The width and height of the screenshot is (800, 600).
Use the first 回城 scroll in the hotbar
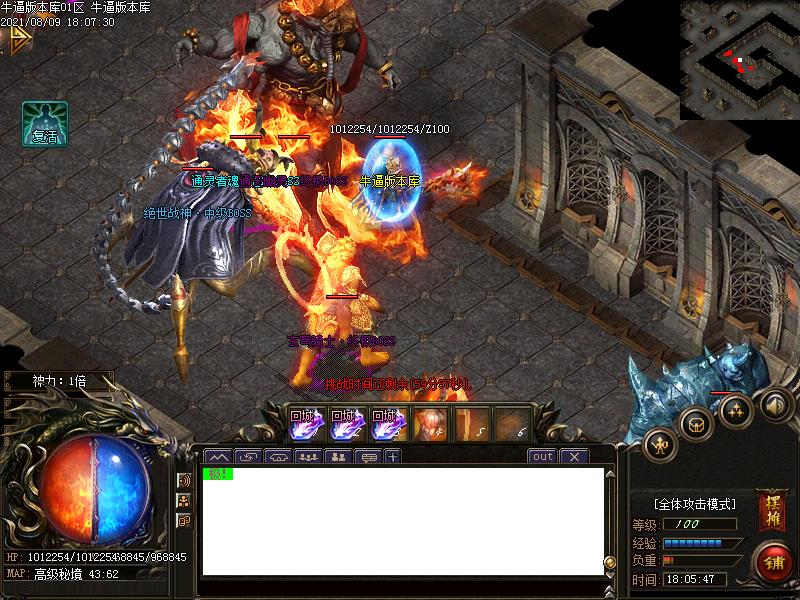[x=302, y=425]
